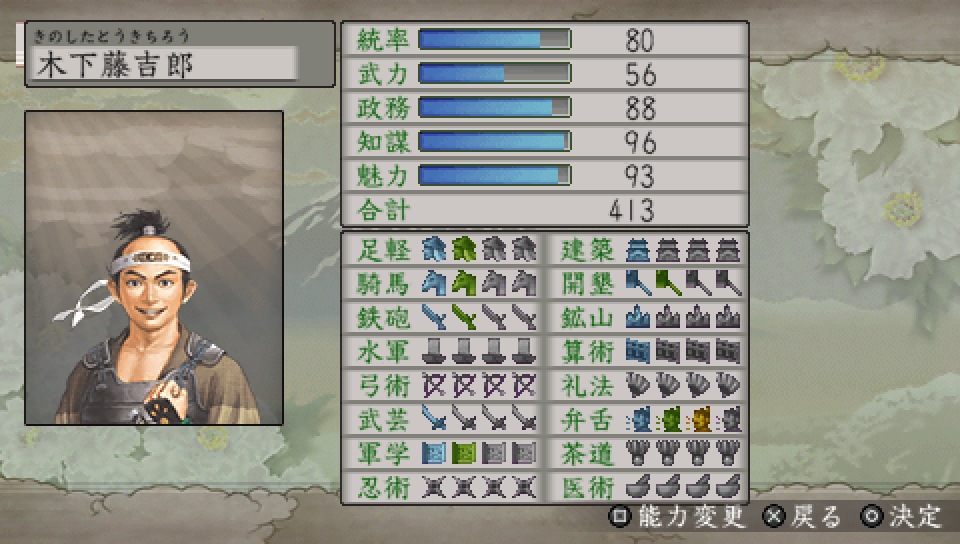Choose the 軍学 skill row

click(x=442, y=453)
